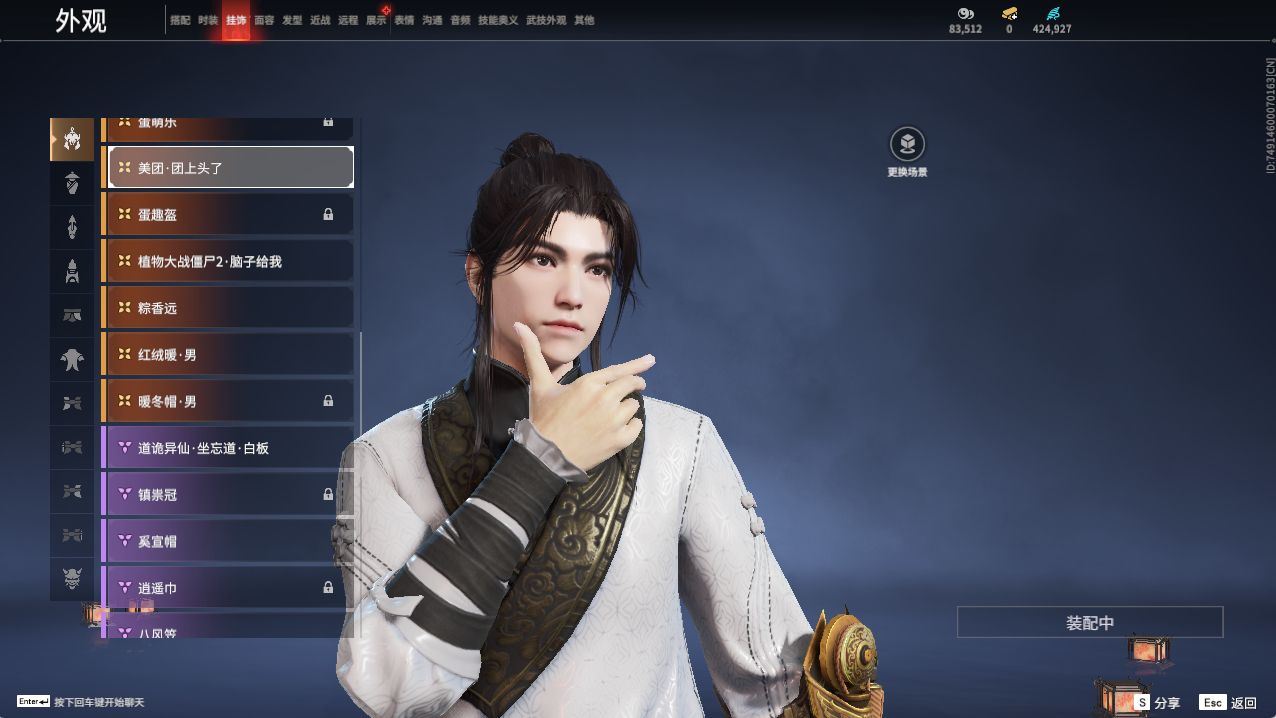Open the 搭配 tab
Viewport: 1276px width, 718px height.
tap(180, 20)
